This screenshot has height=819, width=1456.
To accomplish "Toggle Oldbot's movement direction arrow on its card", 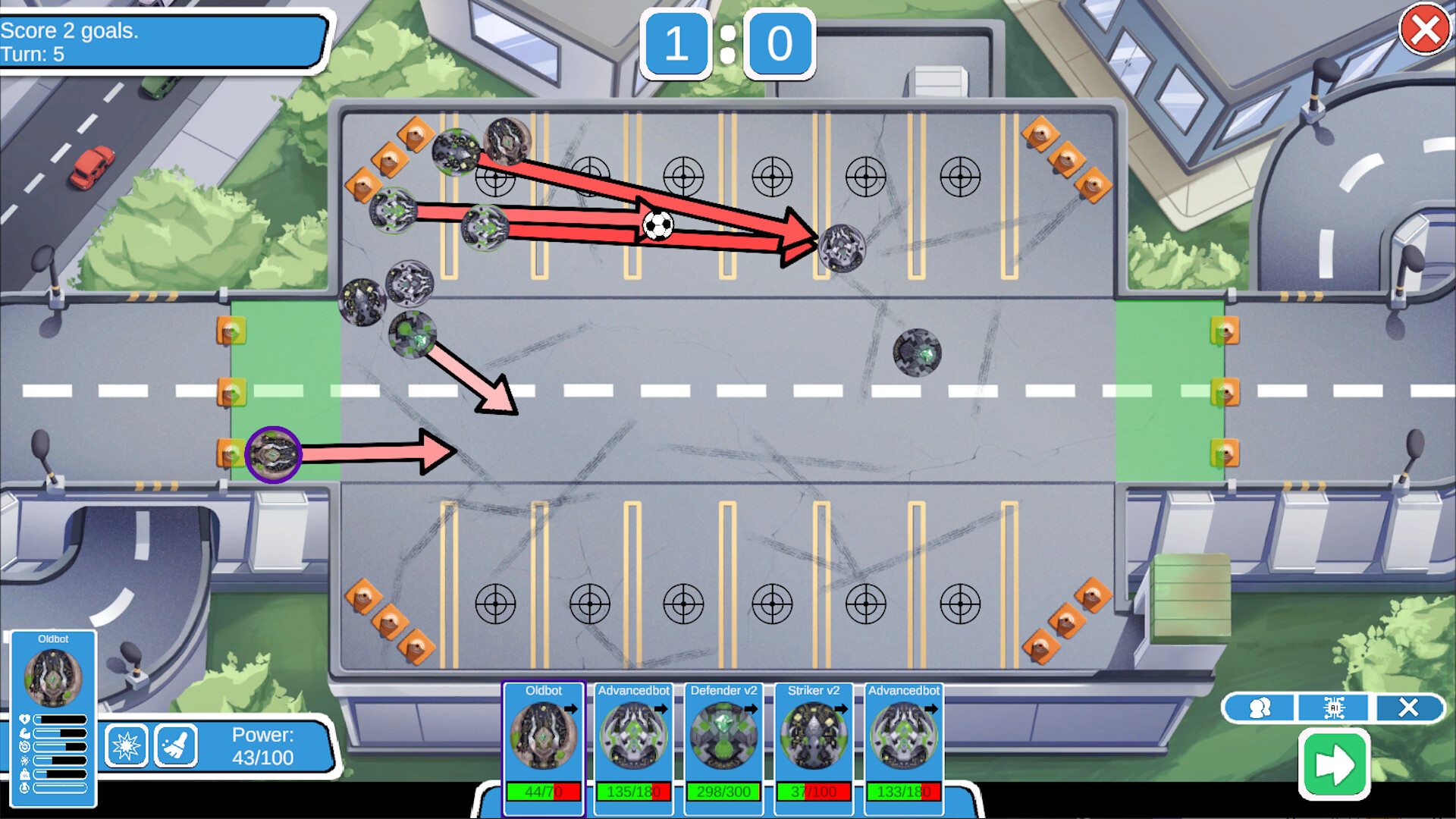I will click(x=571, y=709).
